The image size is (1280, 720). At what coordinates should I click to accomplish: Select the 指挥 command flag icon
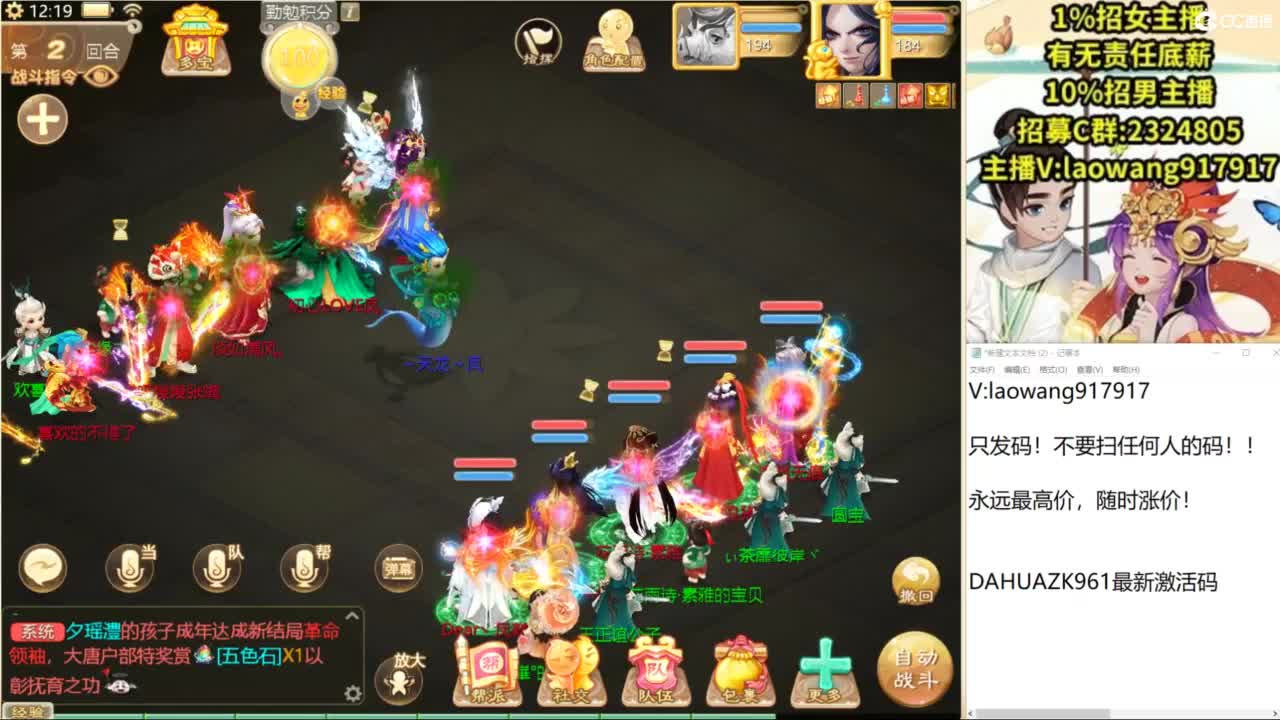540,40
